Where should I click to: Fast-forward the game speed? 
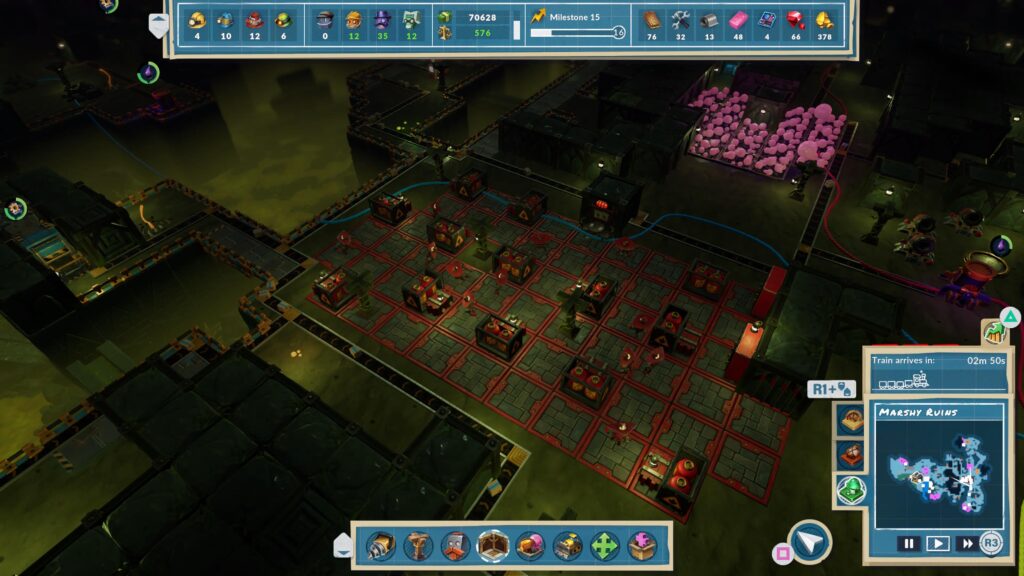tap(966, 544)
